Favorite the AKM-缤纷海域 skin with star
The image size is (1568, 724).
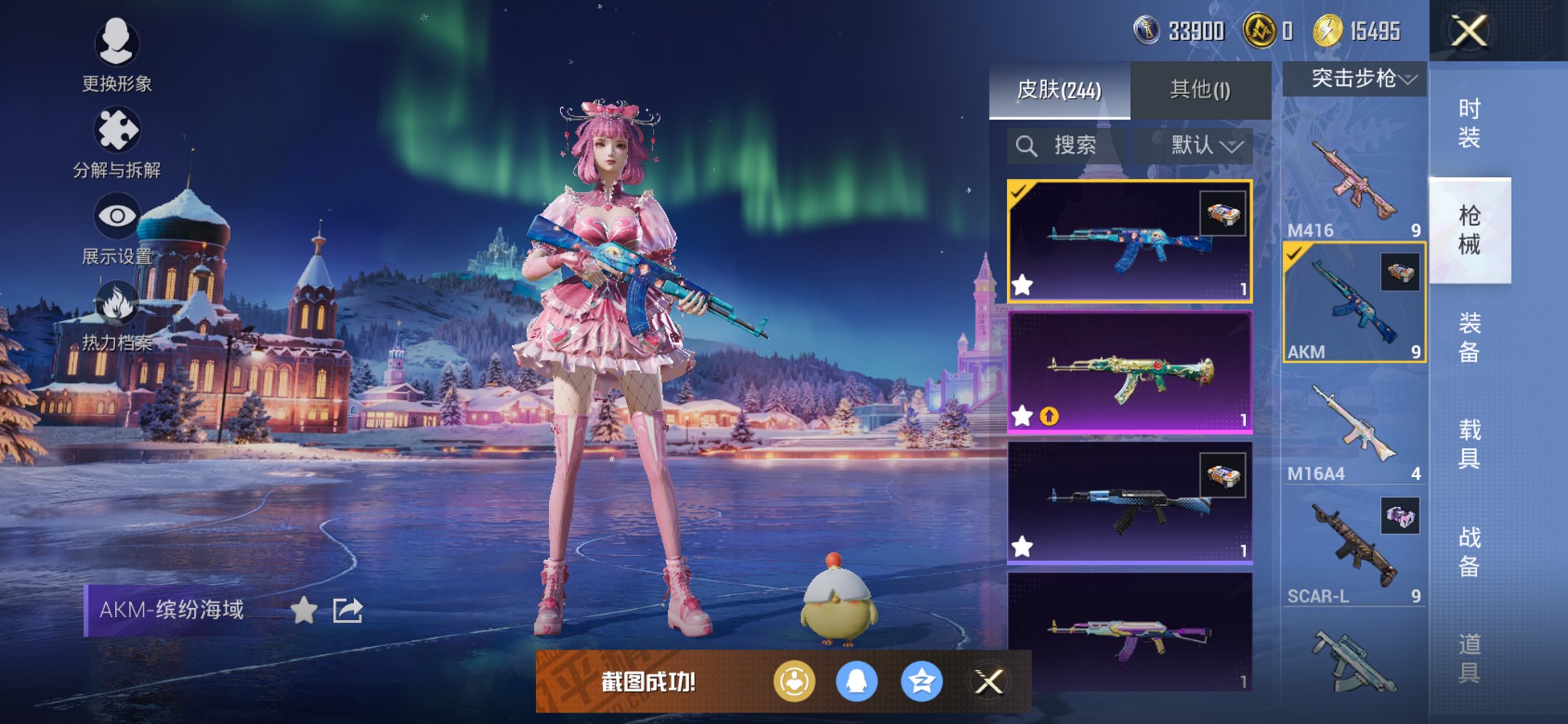[303, 610]
